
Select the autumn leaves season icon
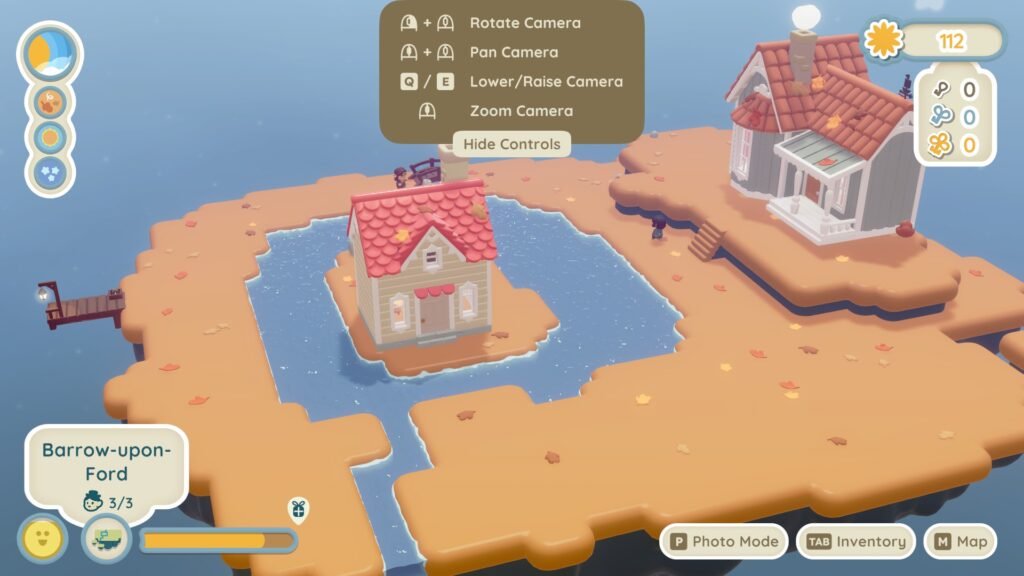point(50,101)
